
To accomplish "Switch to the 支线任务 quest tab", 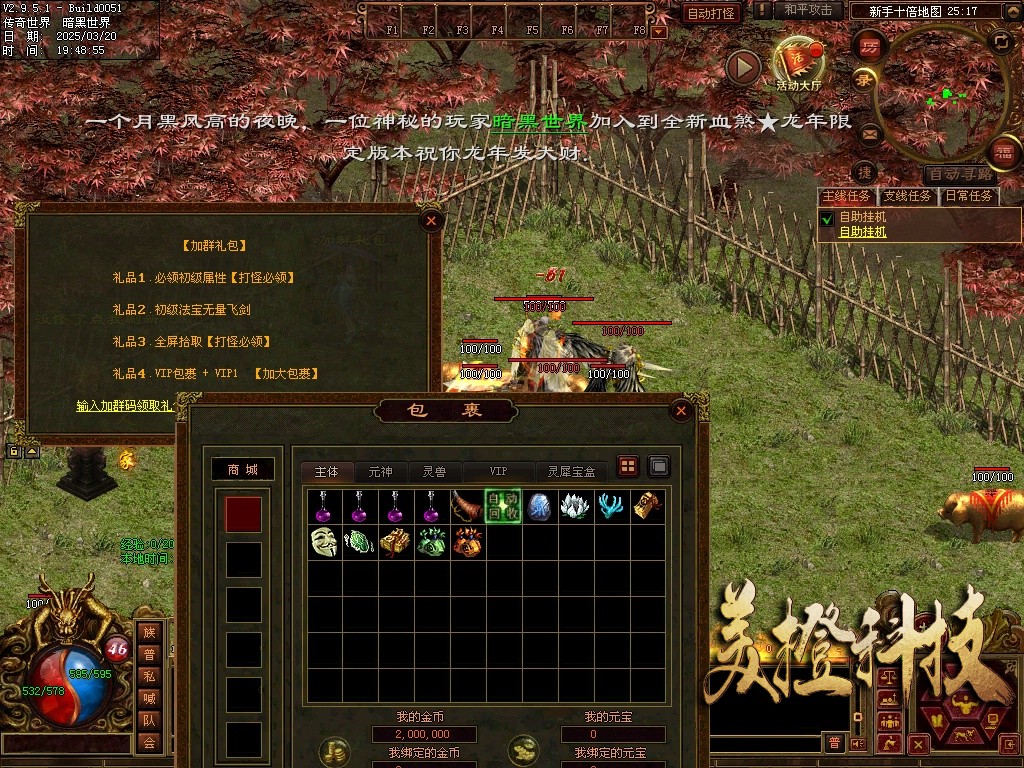I will (x=907, y=196).
